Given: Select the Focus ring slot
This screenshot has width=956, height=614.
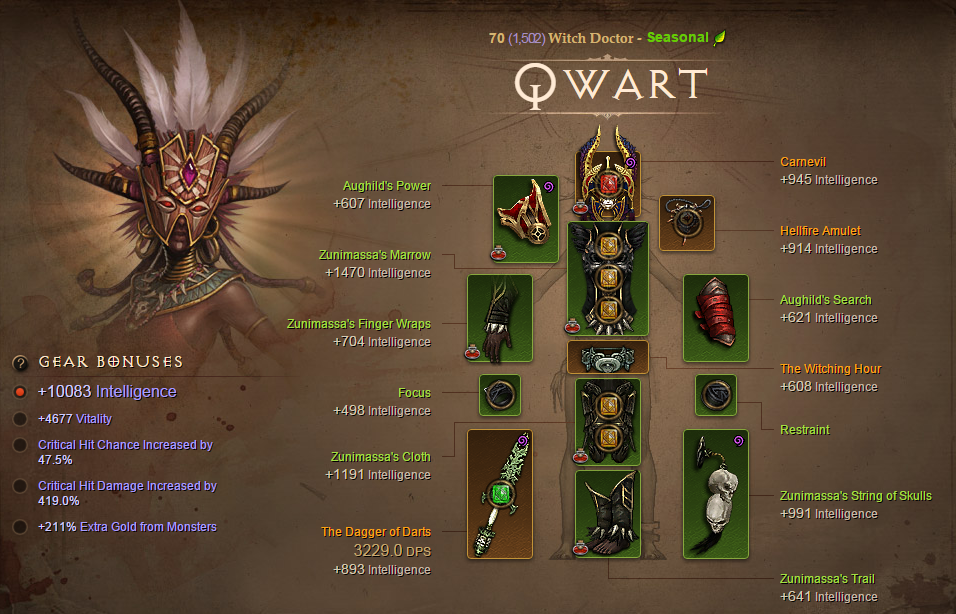Looking at the screenshot, I should (499, 395).
